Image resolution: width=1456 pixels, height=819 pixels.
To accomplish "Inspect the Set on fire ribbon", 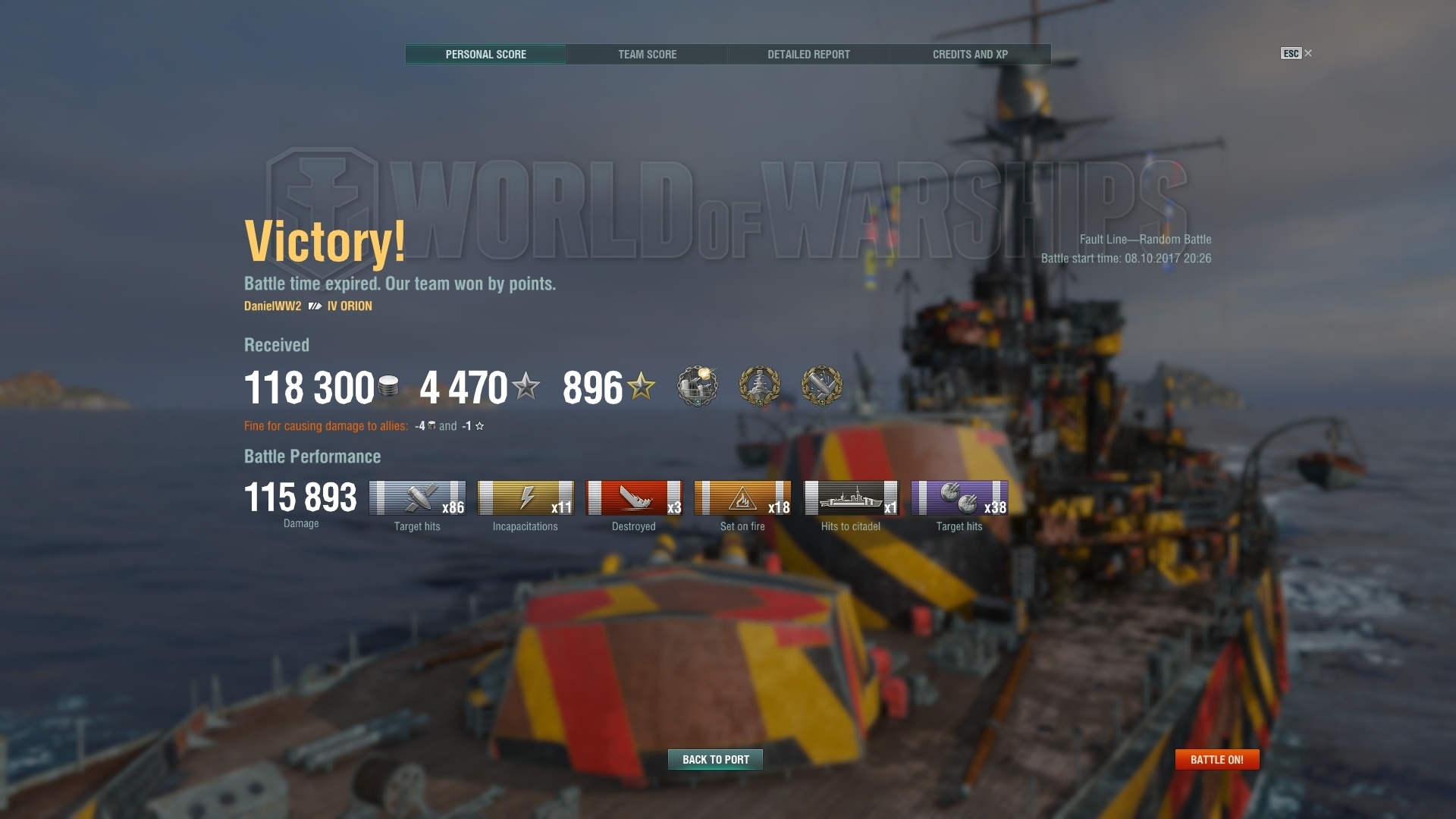I will point(742,498).
